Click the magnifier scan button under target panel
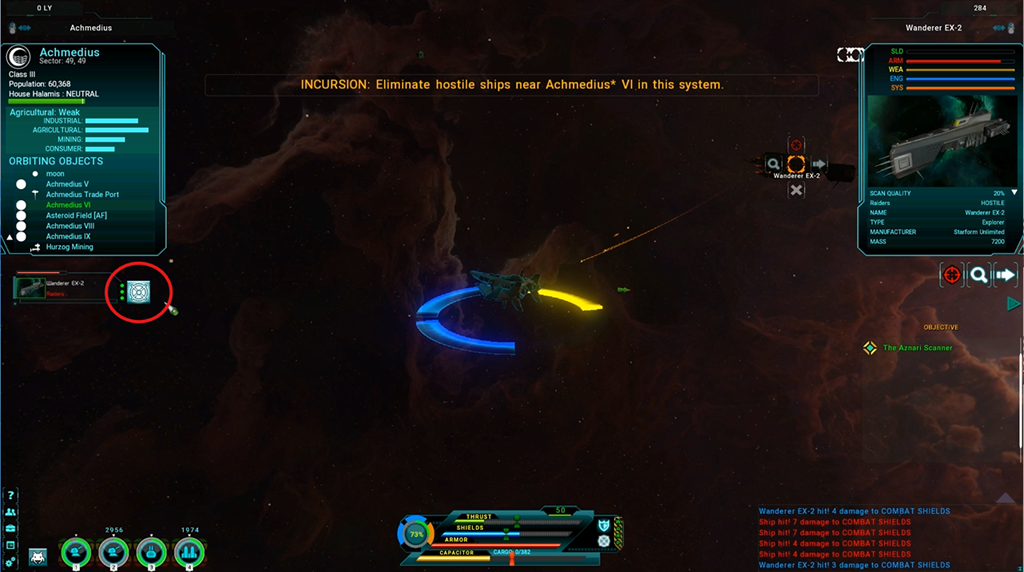The image size is (1024, 572). point(979,274)
